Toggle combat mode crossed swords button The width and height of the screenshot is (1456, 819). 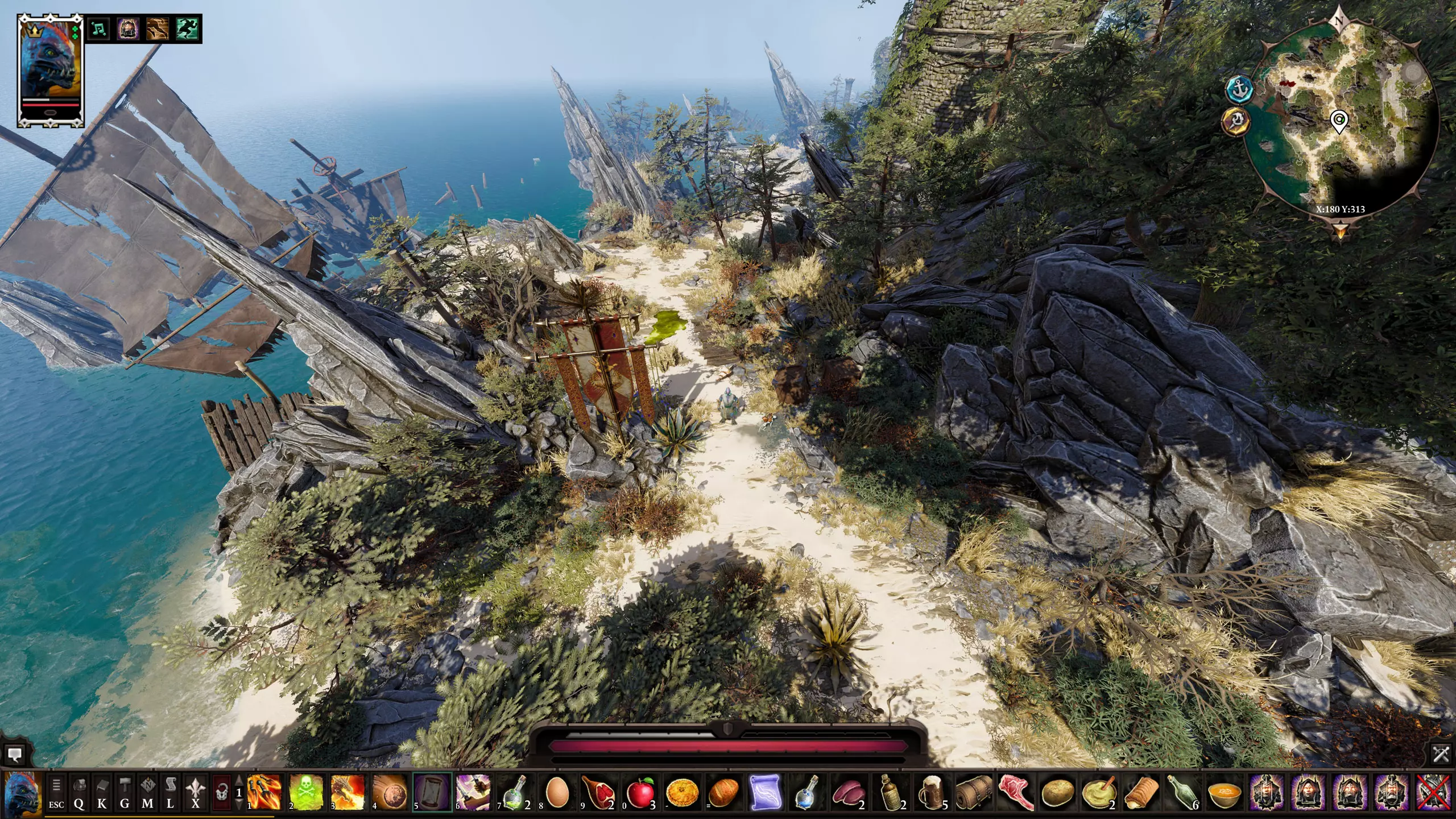pyautogui.click(x=1441, y=754)
